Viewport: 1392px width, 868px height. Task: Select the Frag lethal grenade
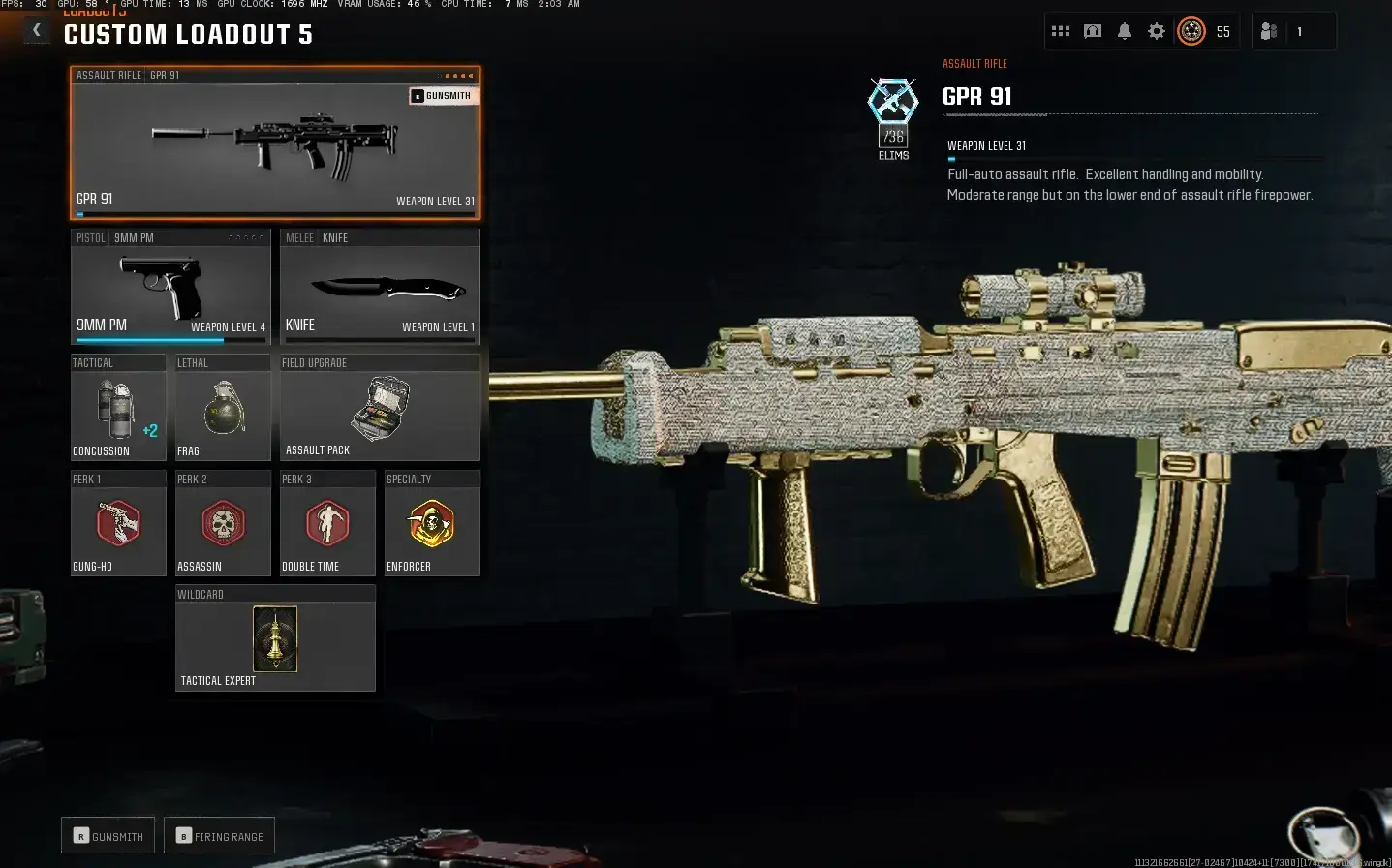tap(221, 407)
